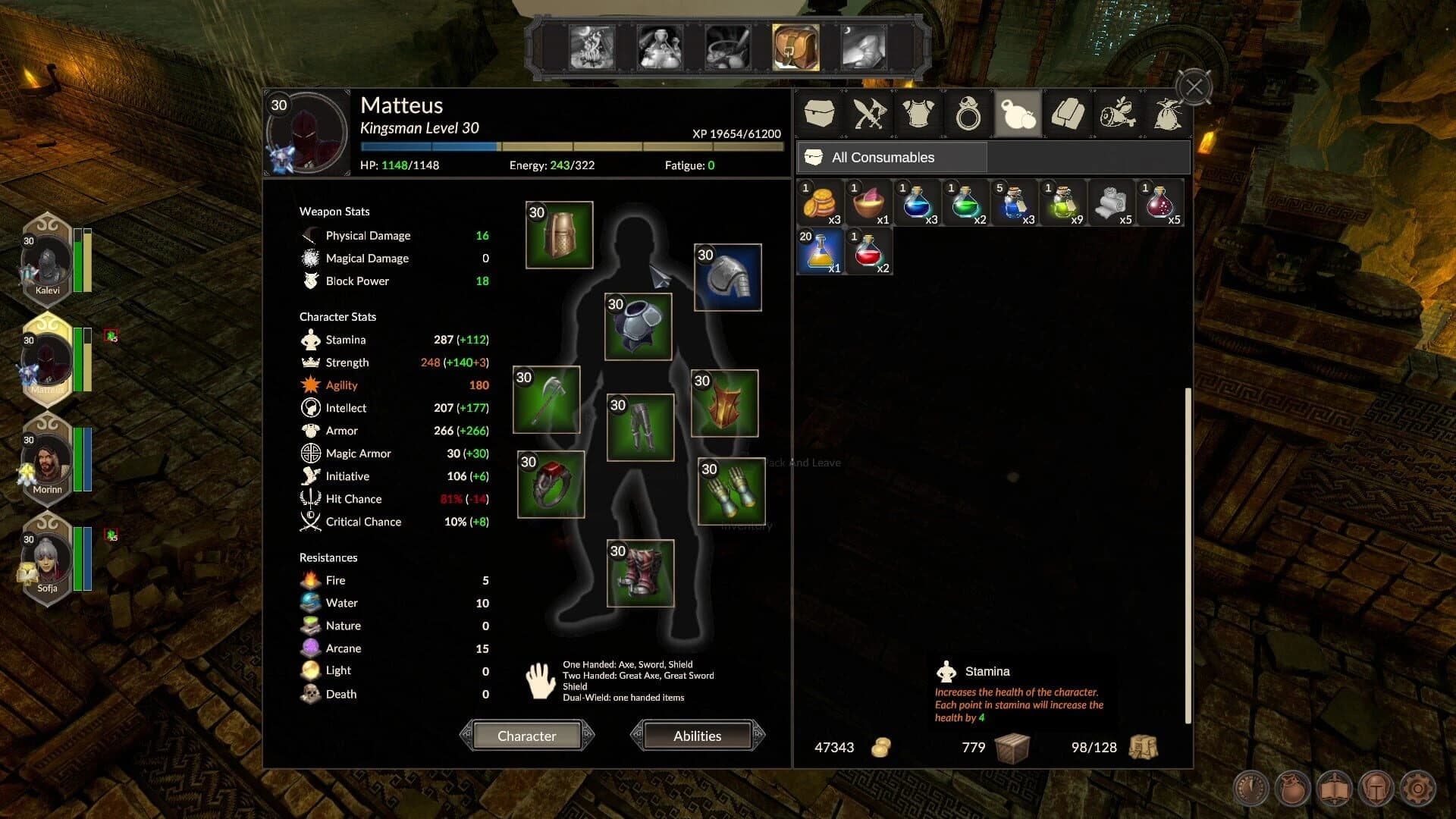
Task: Open the armor category in inventory
Action: pos(918,114)
